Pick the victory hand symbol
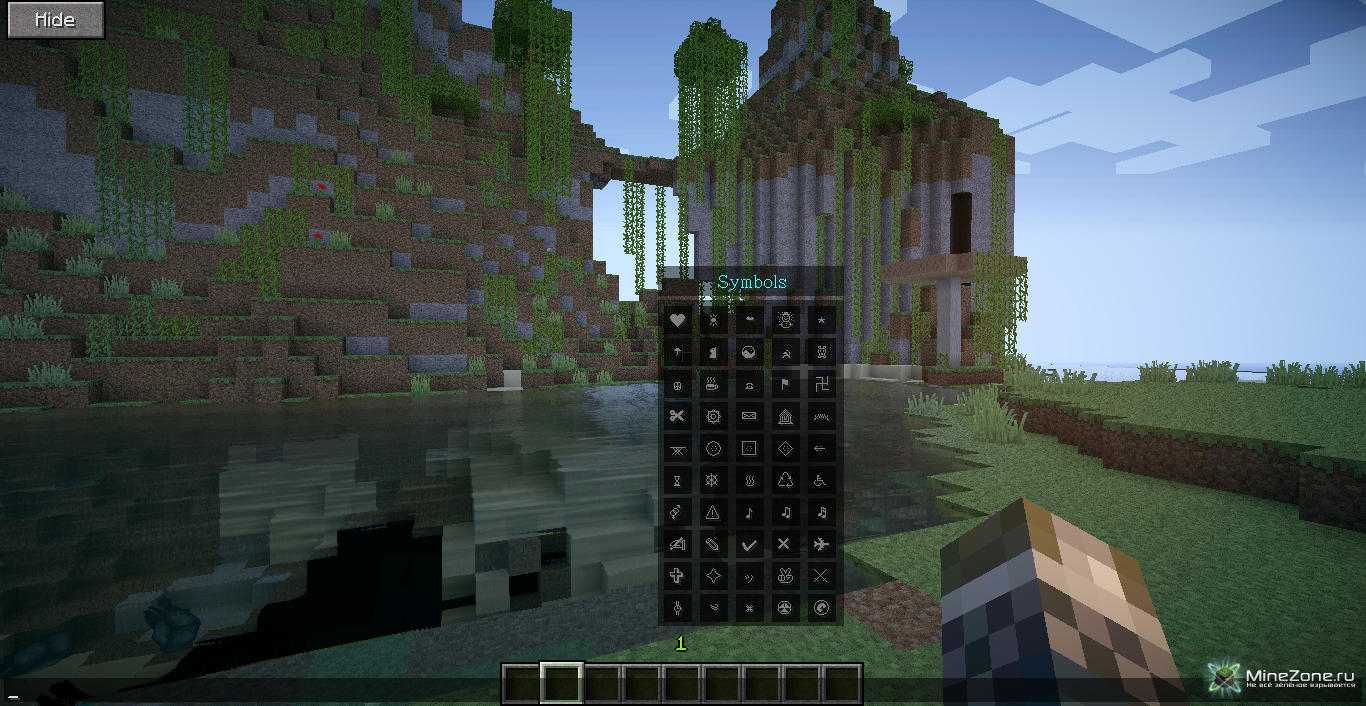The image size is (1366, 706). 785,577
